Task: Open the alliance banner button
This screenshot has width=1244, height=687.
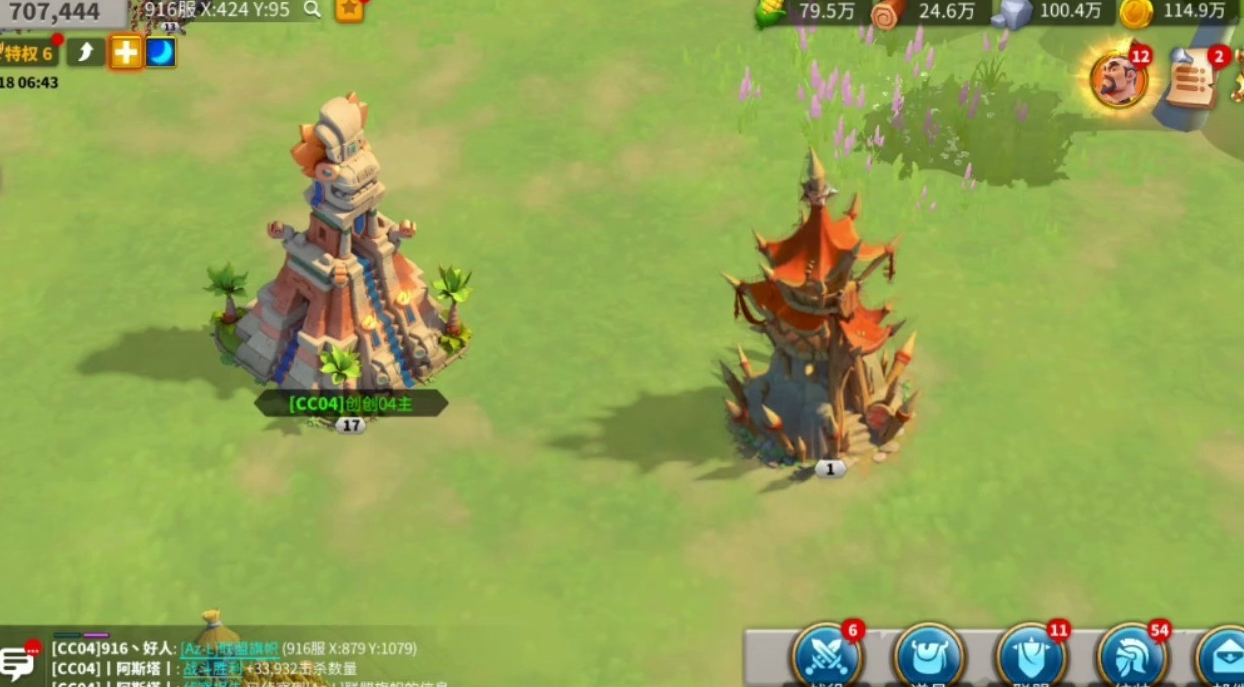Action: tap(1031, 657)
